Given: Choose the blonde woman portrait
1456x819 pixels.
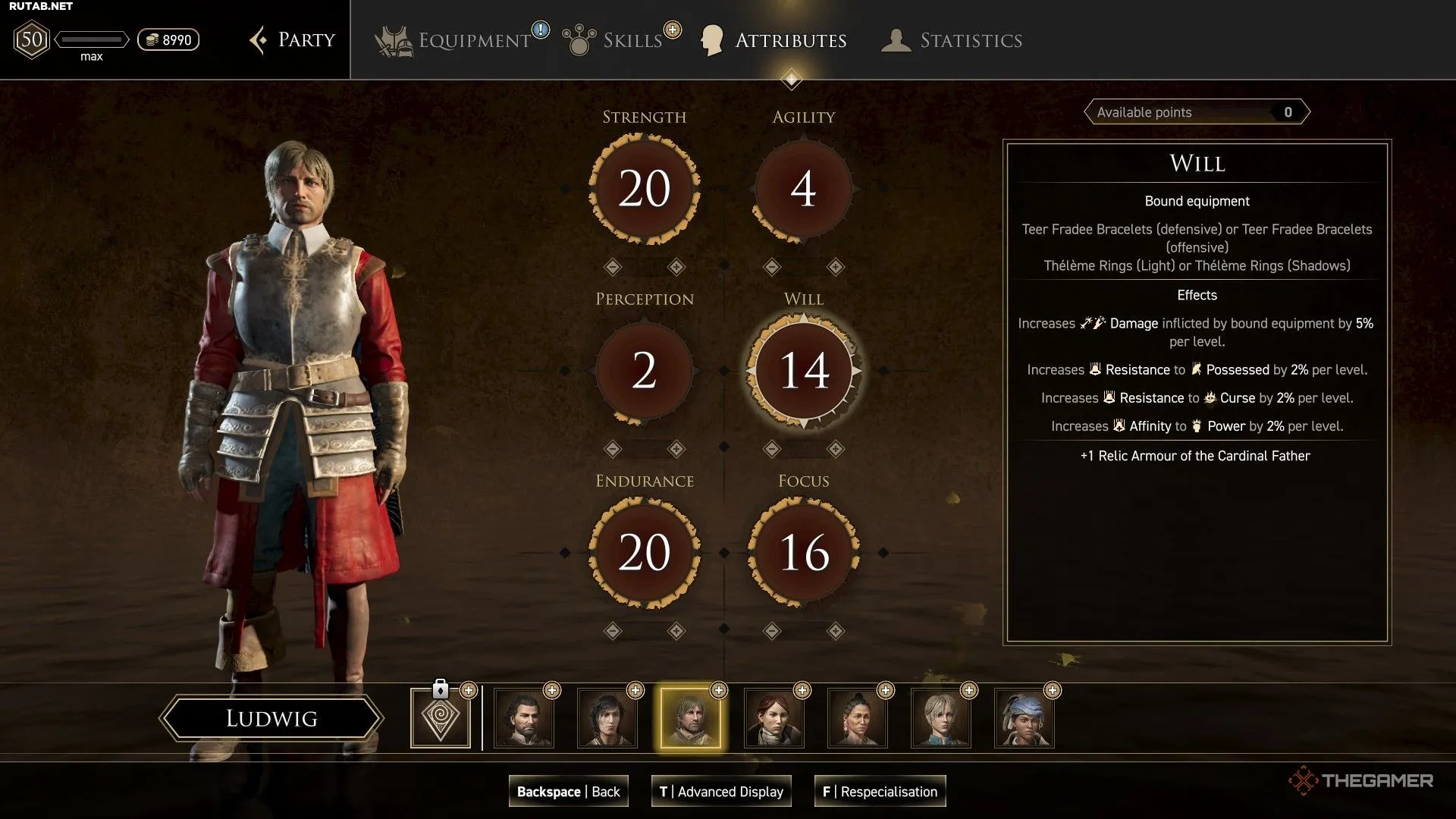Looking at the screenshot, I should (941, 718).
